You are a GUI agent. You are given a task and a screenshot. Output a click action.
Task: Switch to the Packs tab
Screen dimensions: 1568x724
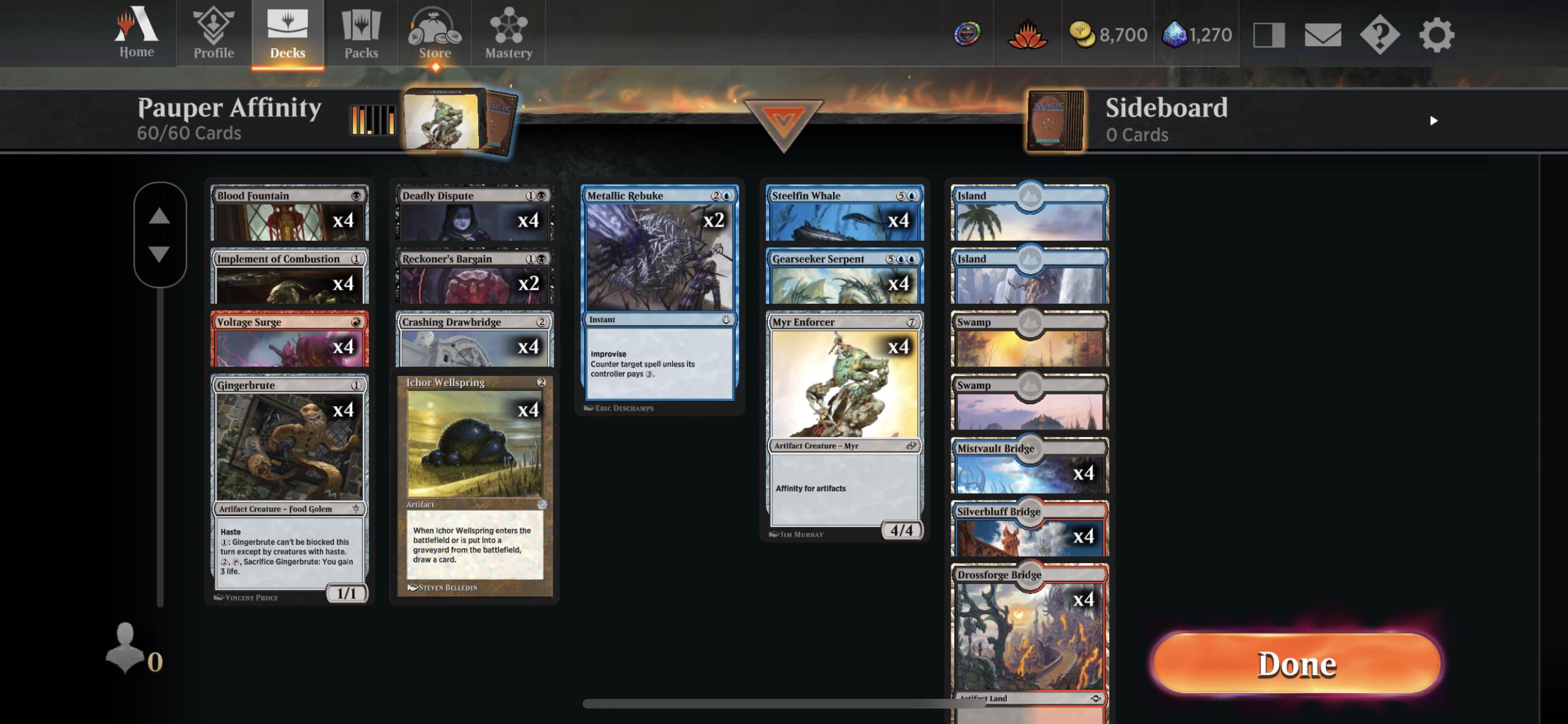point(361,33)
